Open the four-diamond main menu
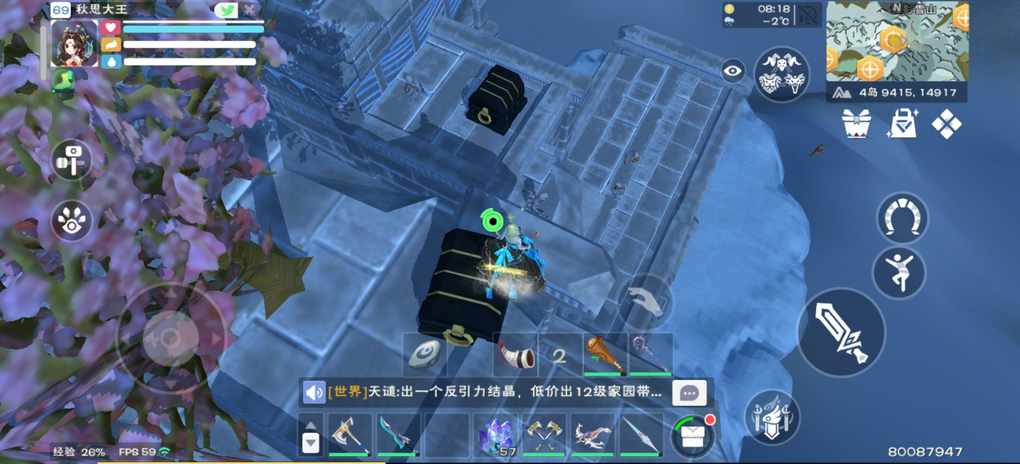The width and height of the screenshot is (1020, 464). click(x=946, y=124)
